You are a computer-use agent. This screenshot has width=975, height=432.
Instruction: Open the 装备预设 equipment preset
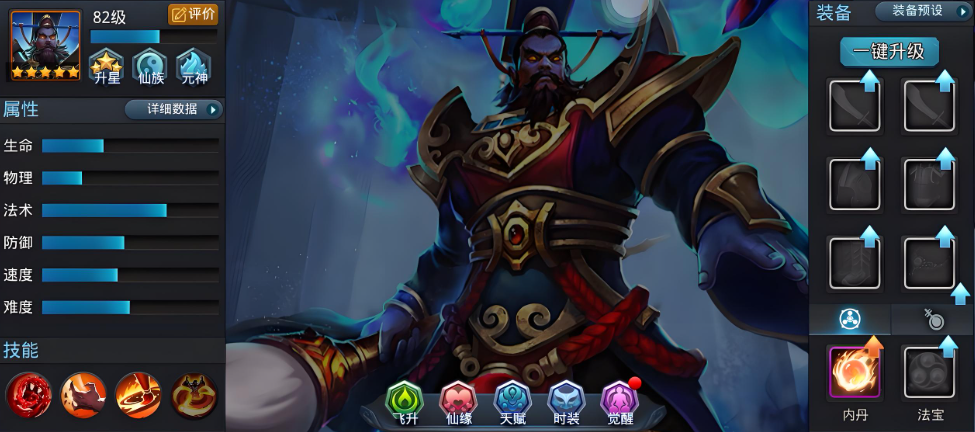coord(922,11)
